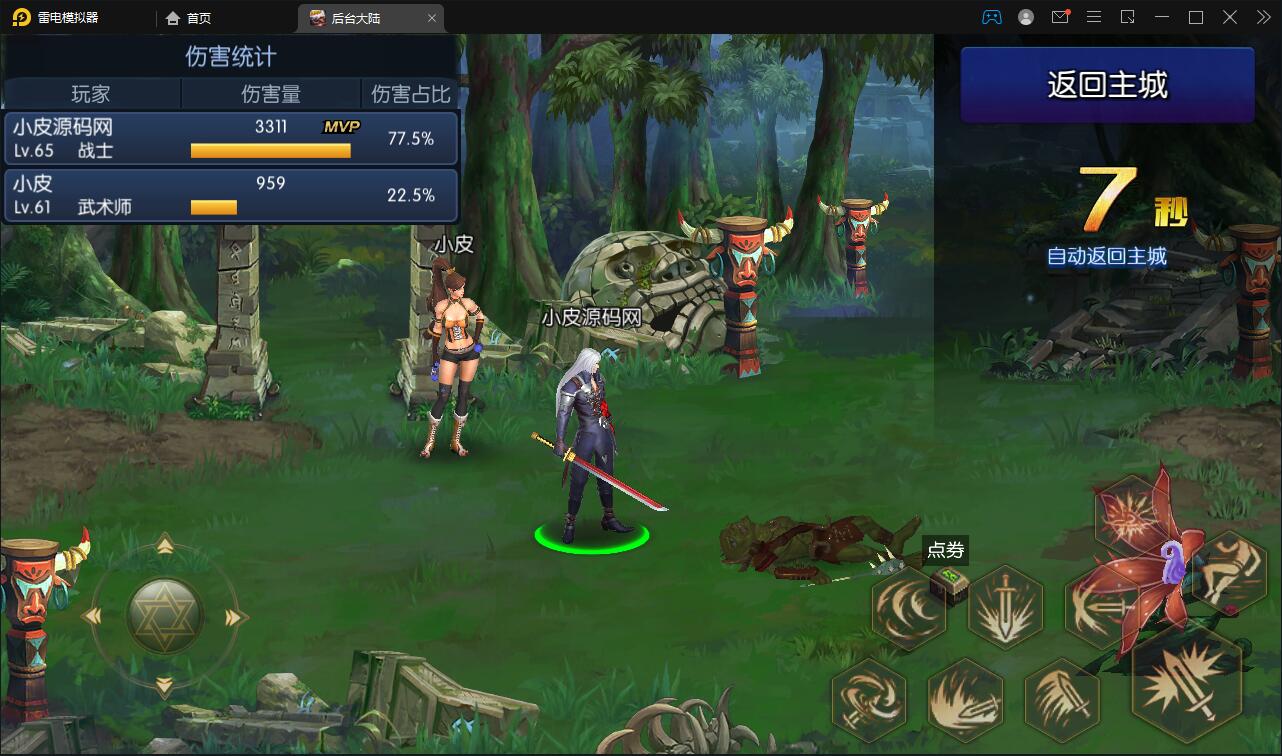Trigger the horizontal sword thrust skill
The image size is (1282, 756).
coord(1100,605)
